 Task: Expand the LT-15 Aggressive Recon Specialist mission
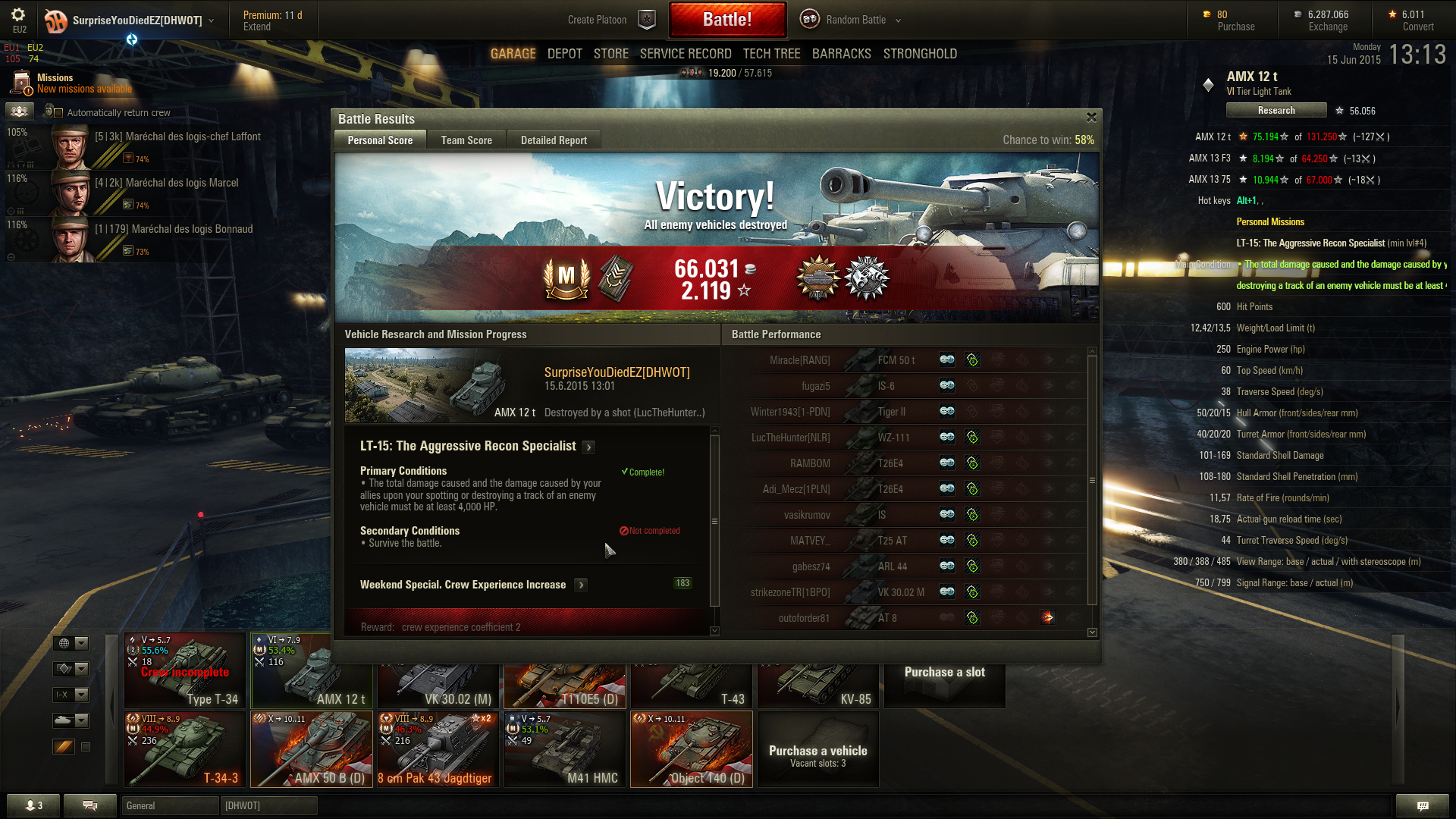pos(588,447)
